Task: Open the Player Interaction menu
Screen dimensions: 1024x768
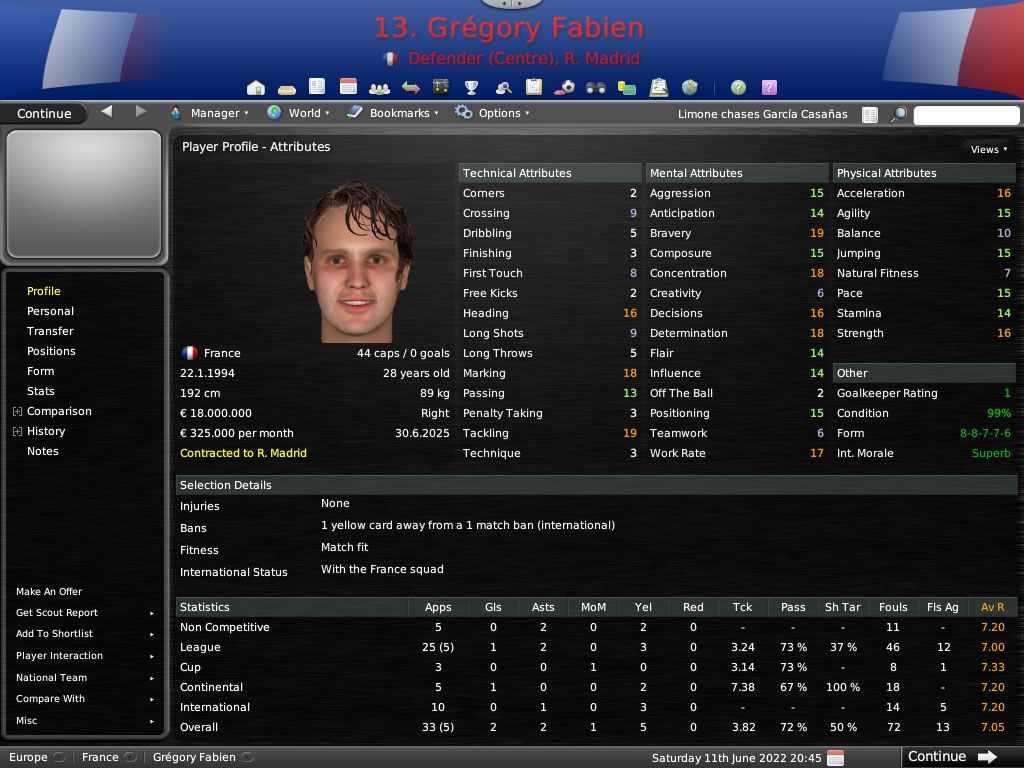Action: pos(59,656)
